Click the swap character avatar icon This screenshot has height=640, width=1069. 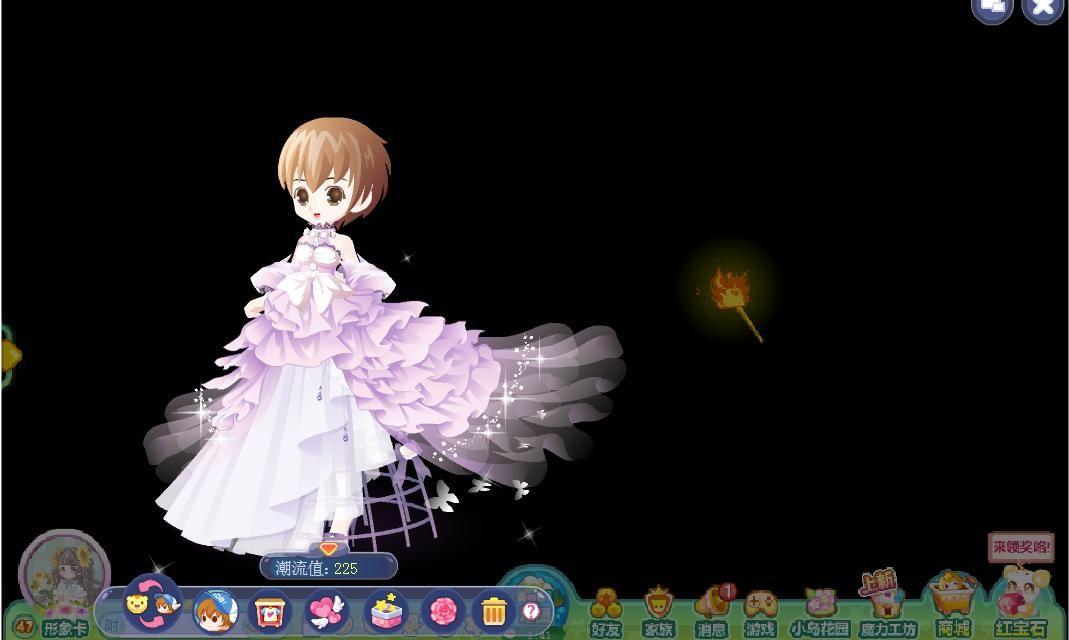(x=151, y=604)
